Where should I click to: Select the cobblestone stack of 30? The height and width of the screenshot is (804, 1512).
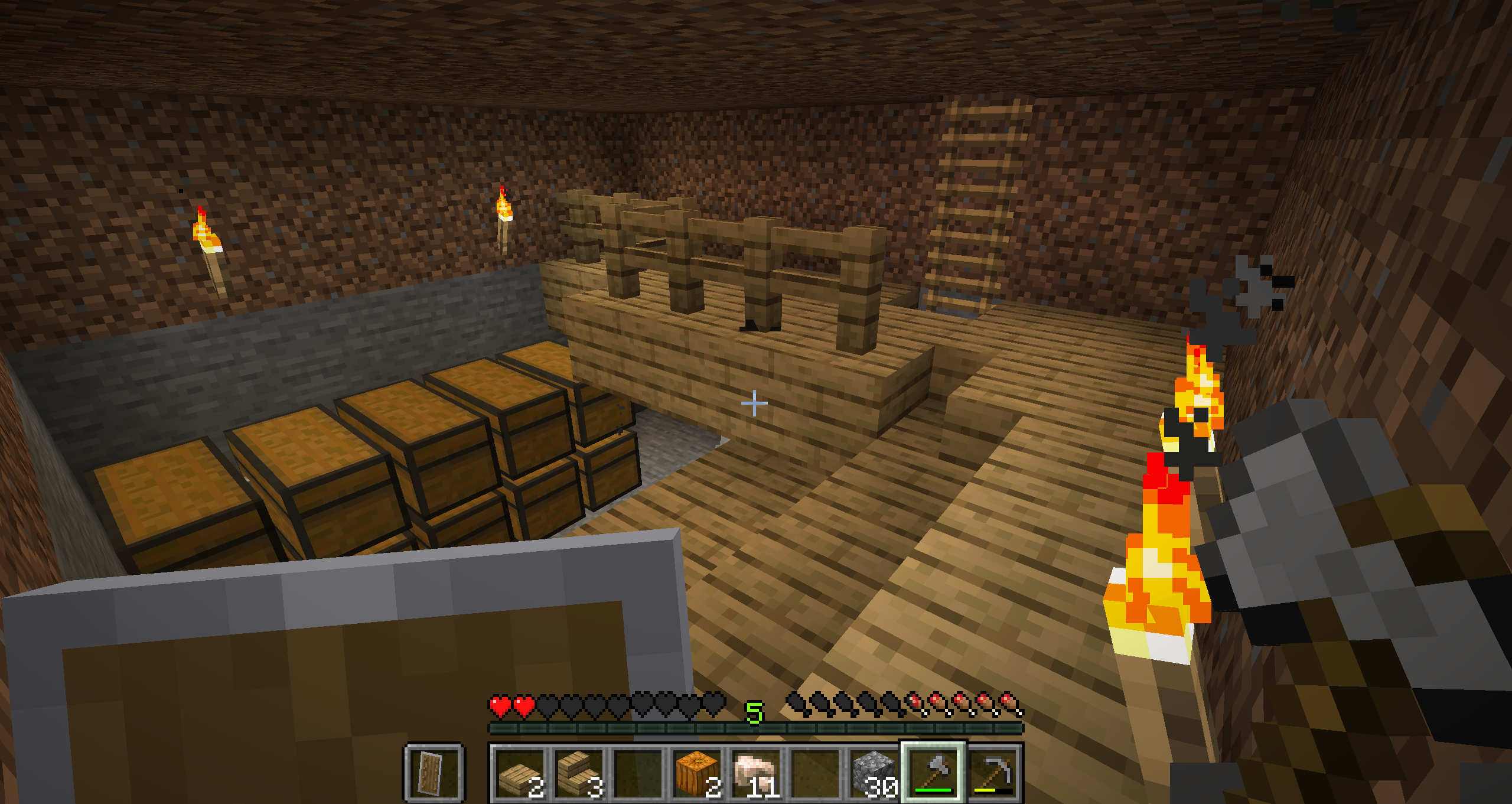click(874, 773)
